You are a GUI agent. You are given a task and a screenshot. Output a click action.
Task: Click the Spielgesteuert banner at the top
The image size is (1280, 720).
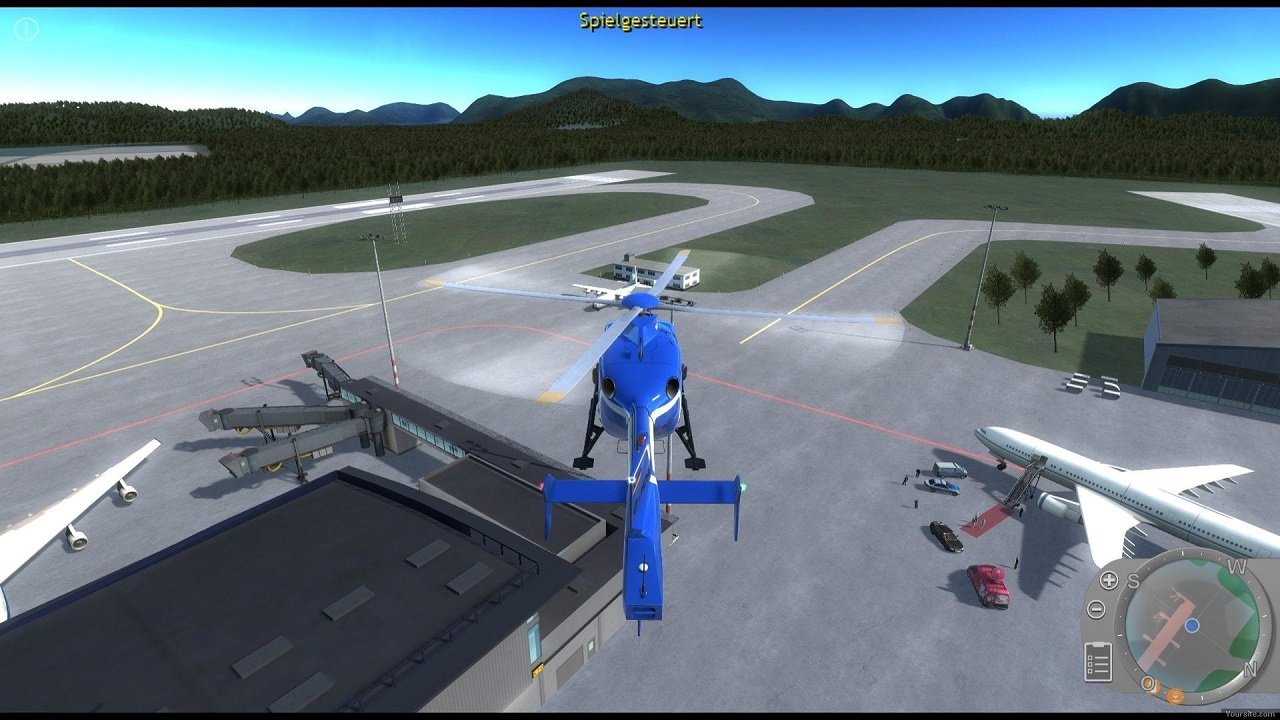pos(640,17)
